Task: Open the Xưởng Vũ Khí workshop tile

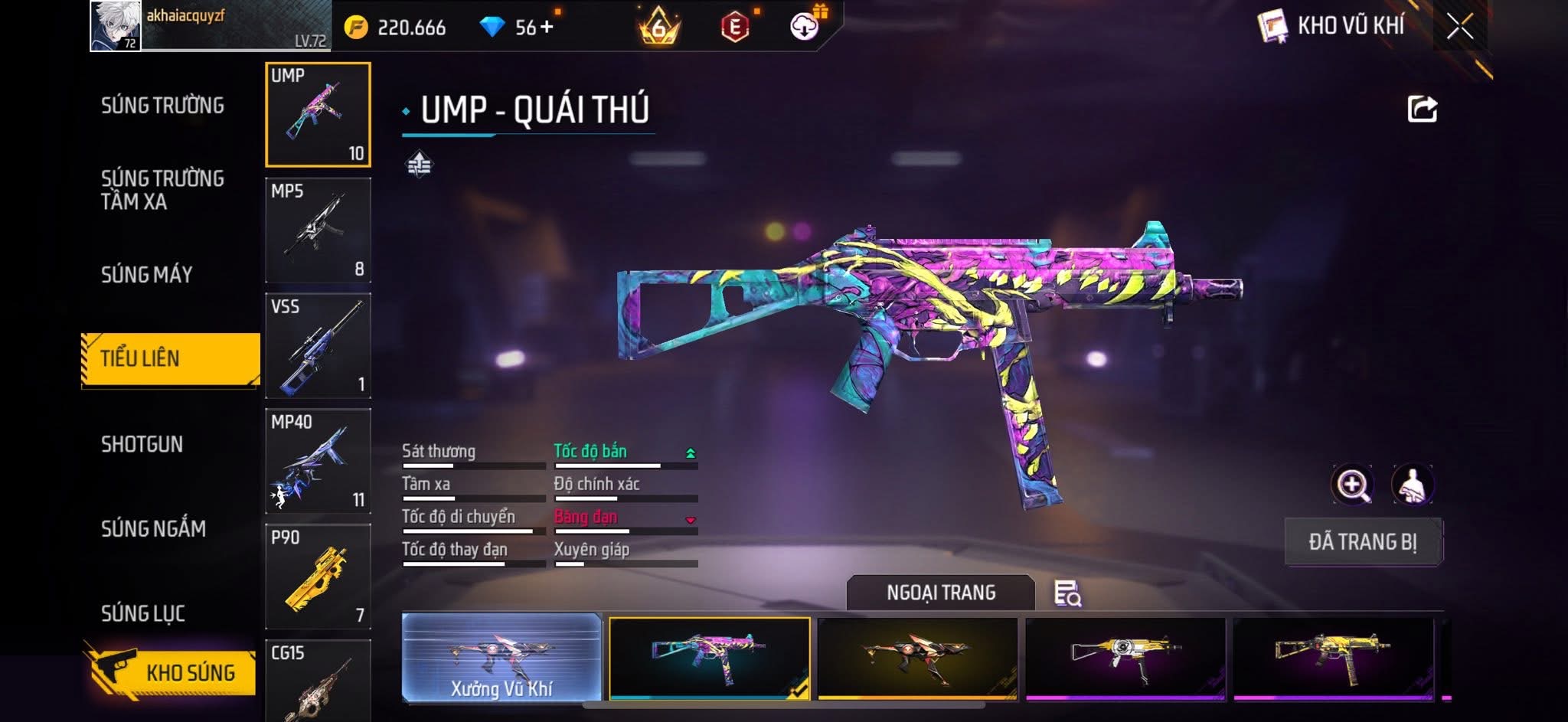Action: pyautogui.click(x=501, y=658)
